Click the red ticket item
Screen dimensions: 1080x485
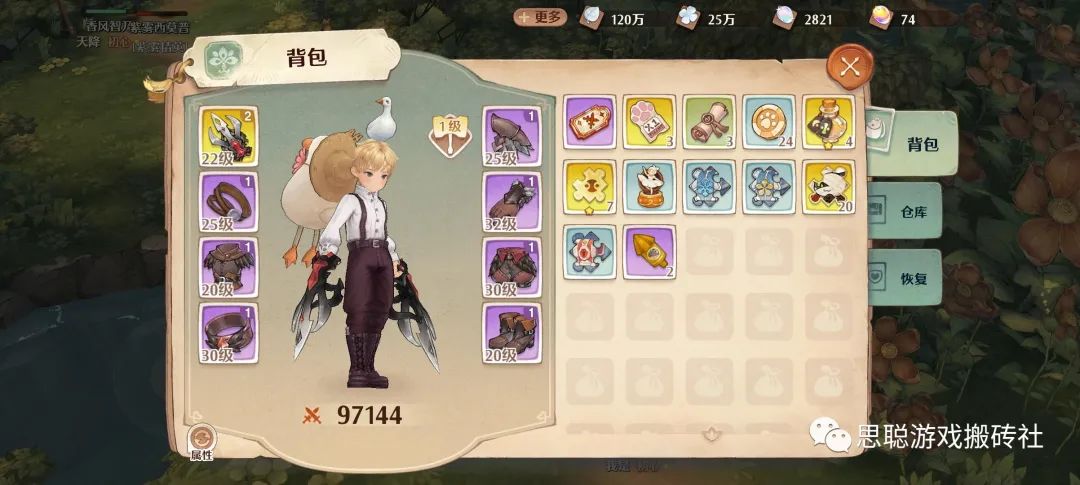coord(590,122)
